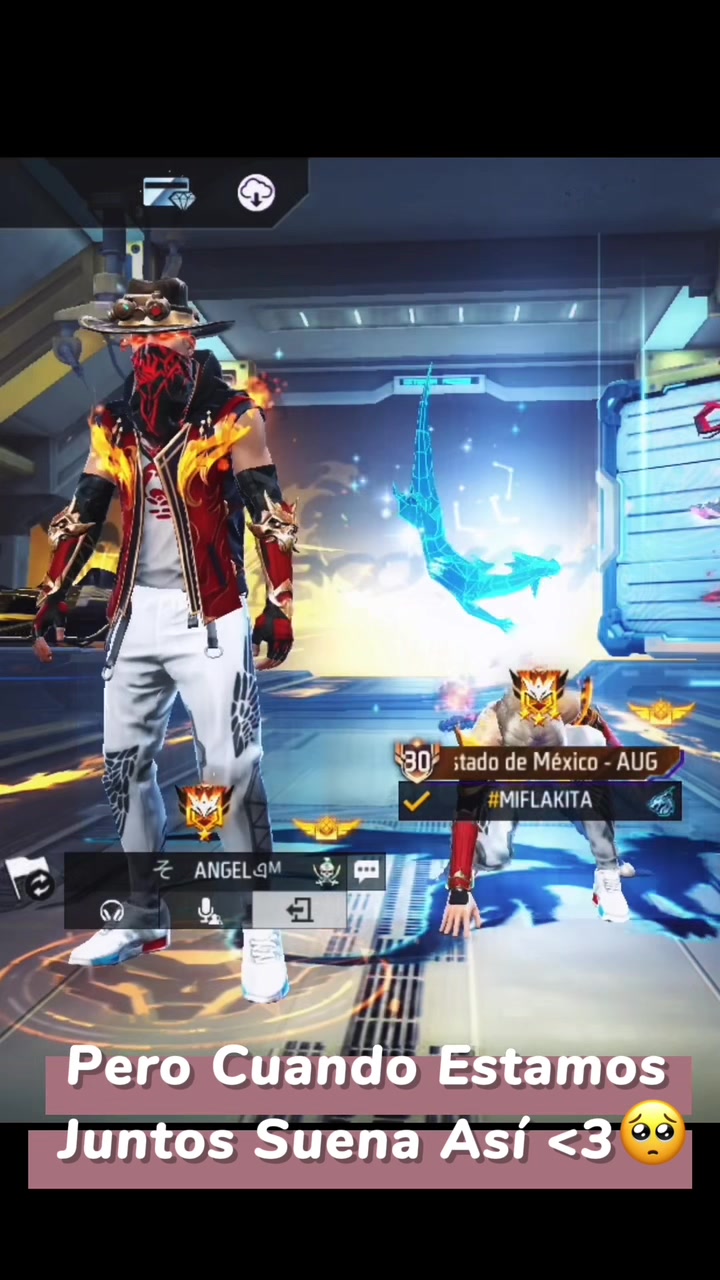720x1280 pixels.
Task: Select the #MIFLAKITA teammate nameplate
Action: (x=540, y=800)
